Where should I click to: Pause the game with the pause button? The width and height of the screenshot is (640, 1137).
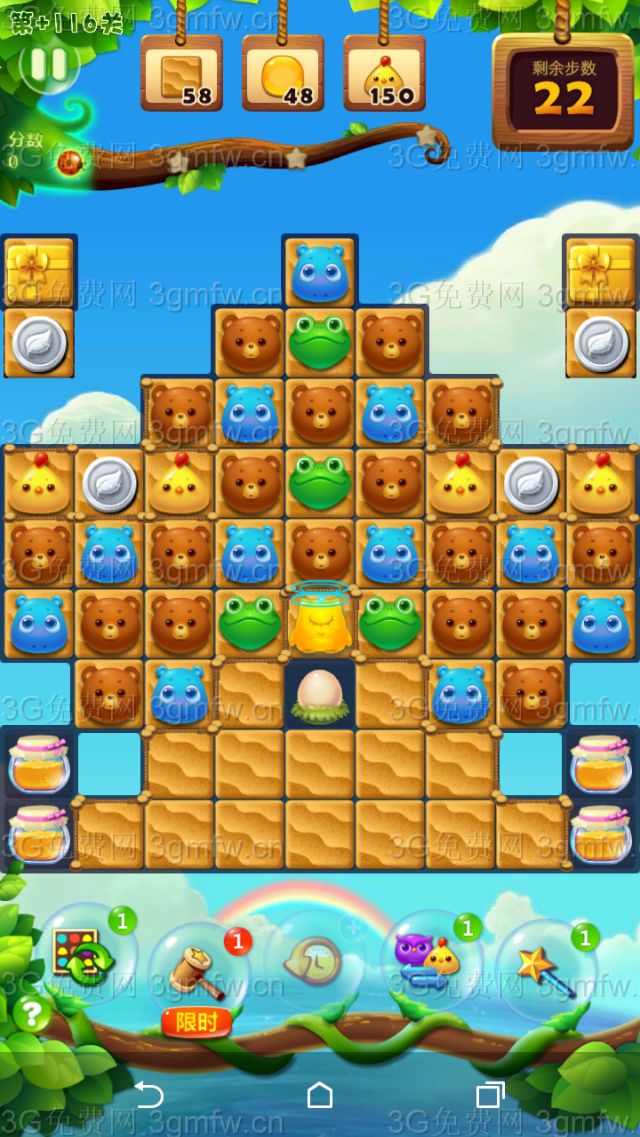(x=48, y=65)
